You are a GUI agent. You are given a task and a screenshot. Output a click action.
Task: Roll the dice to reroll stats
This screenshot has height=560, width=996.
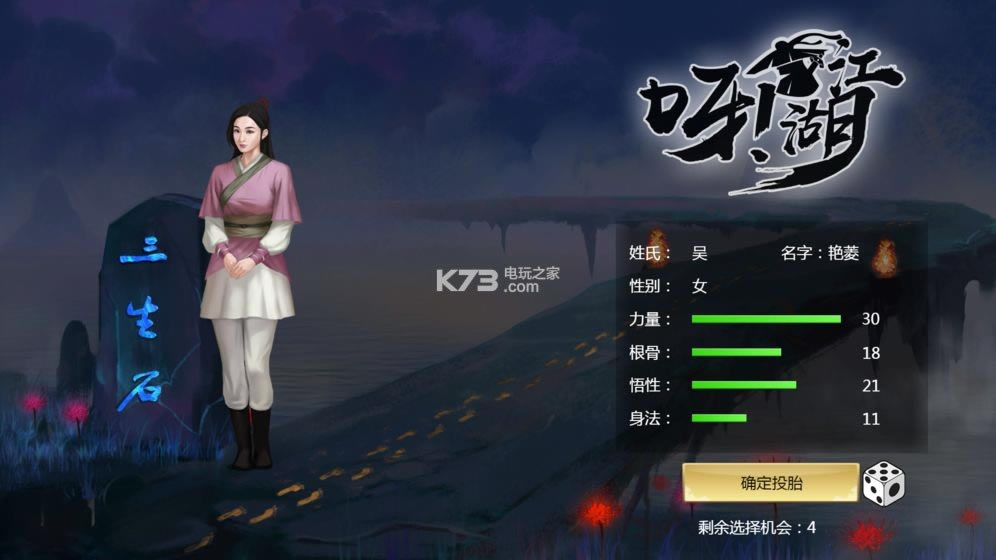pos(883,483)
